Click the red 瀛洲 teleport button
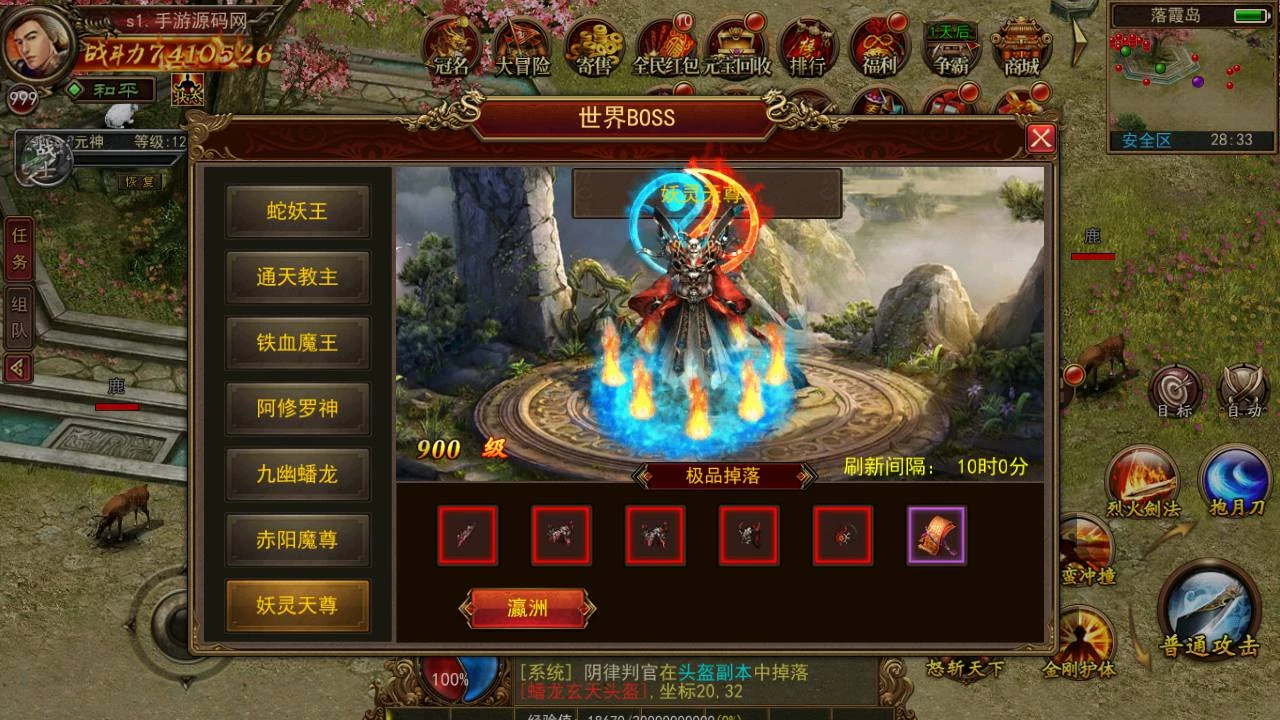Image resolution: width=1280 pixels, height=720 pixels. [x=528, y=608]
